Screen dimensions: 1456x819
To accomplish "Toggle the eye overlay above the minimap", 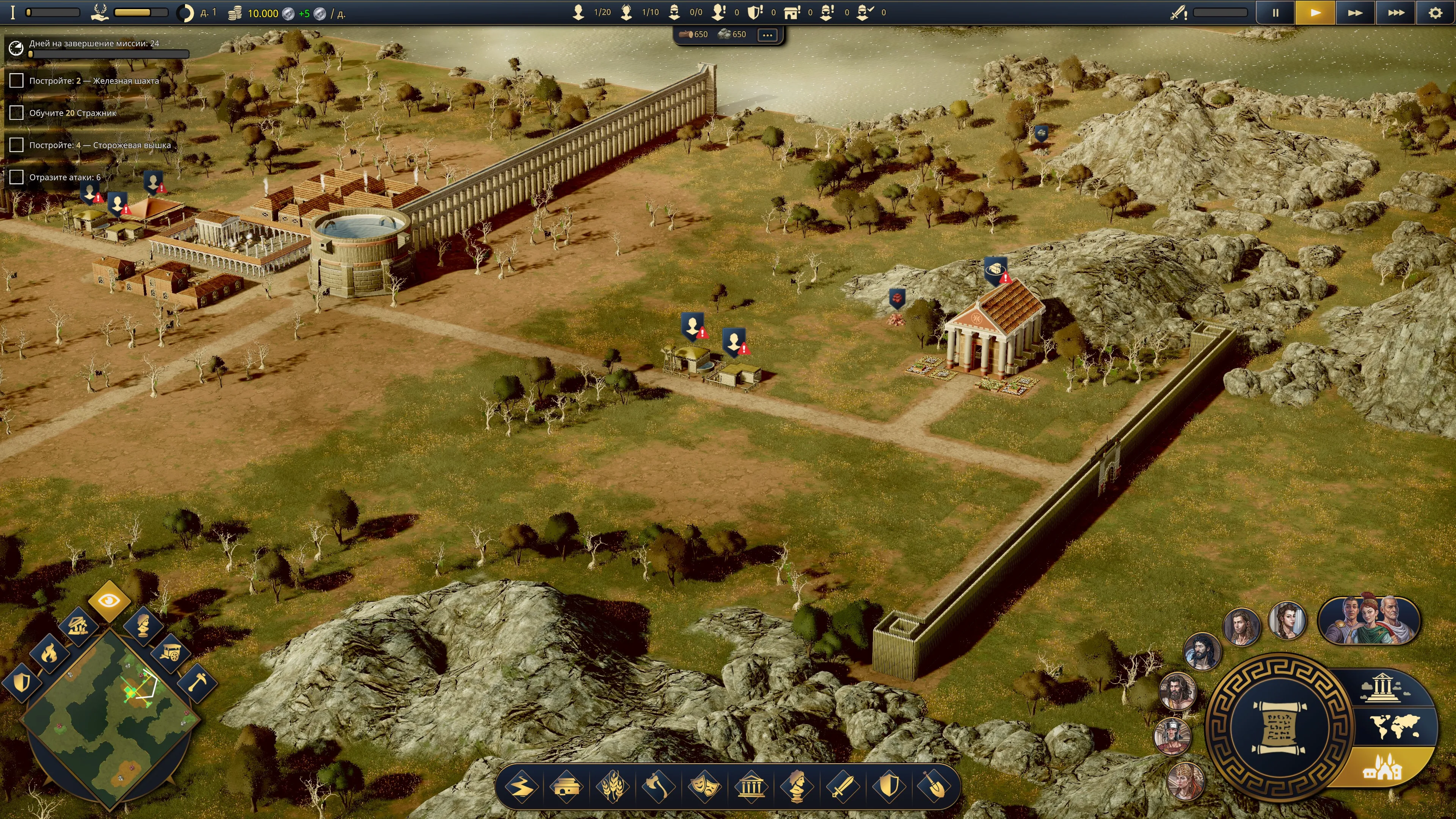I will [109, 600].
